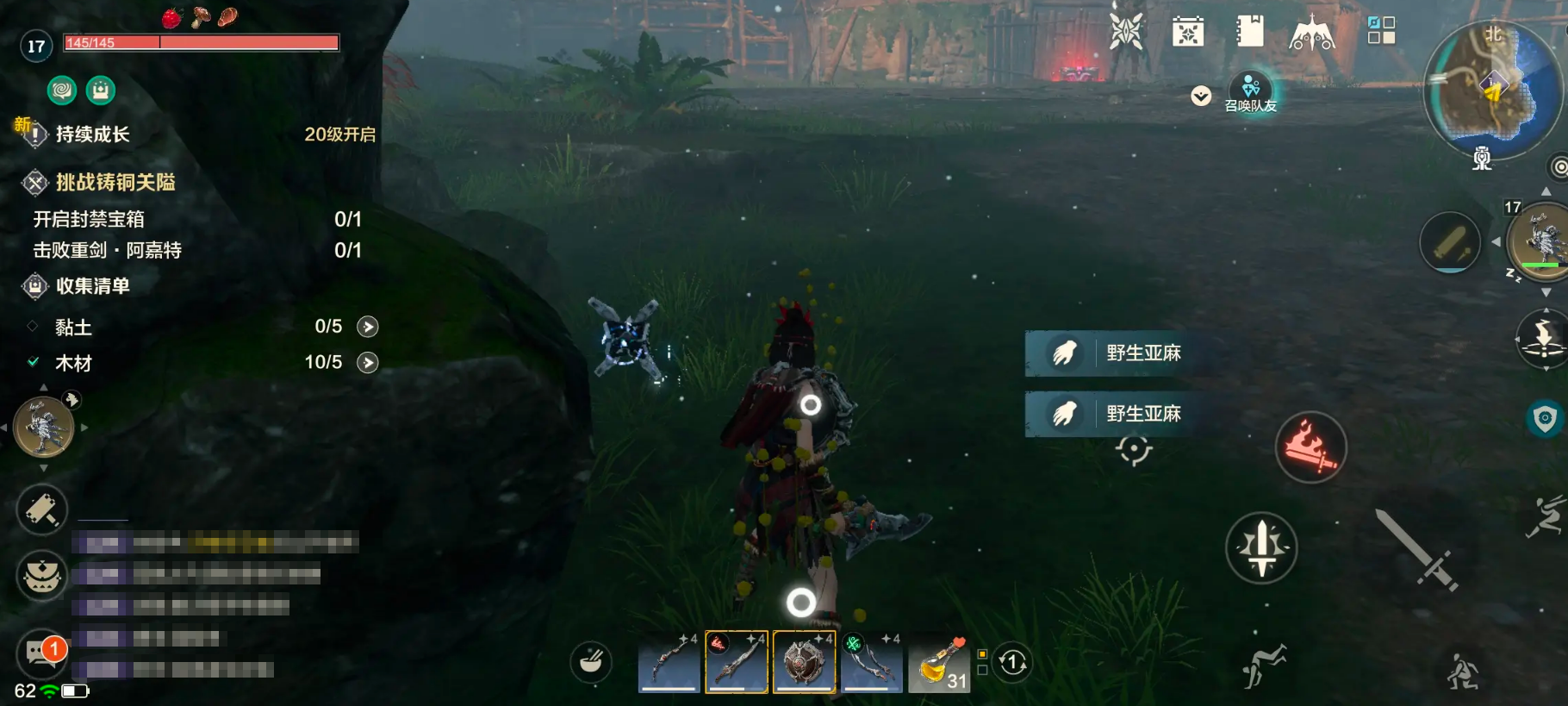The width and height of the screenshot is (1568, 706).
Task: Open the four-squares main menu icon
Action: click(1381, 31)
